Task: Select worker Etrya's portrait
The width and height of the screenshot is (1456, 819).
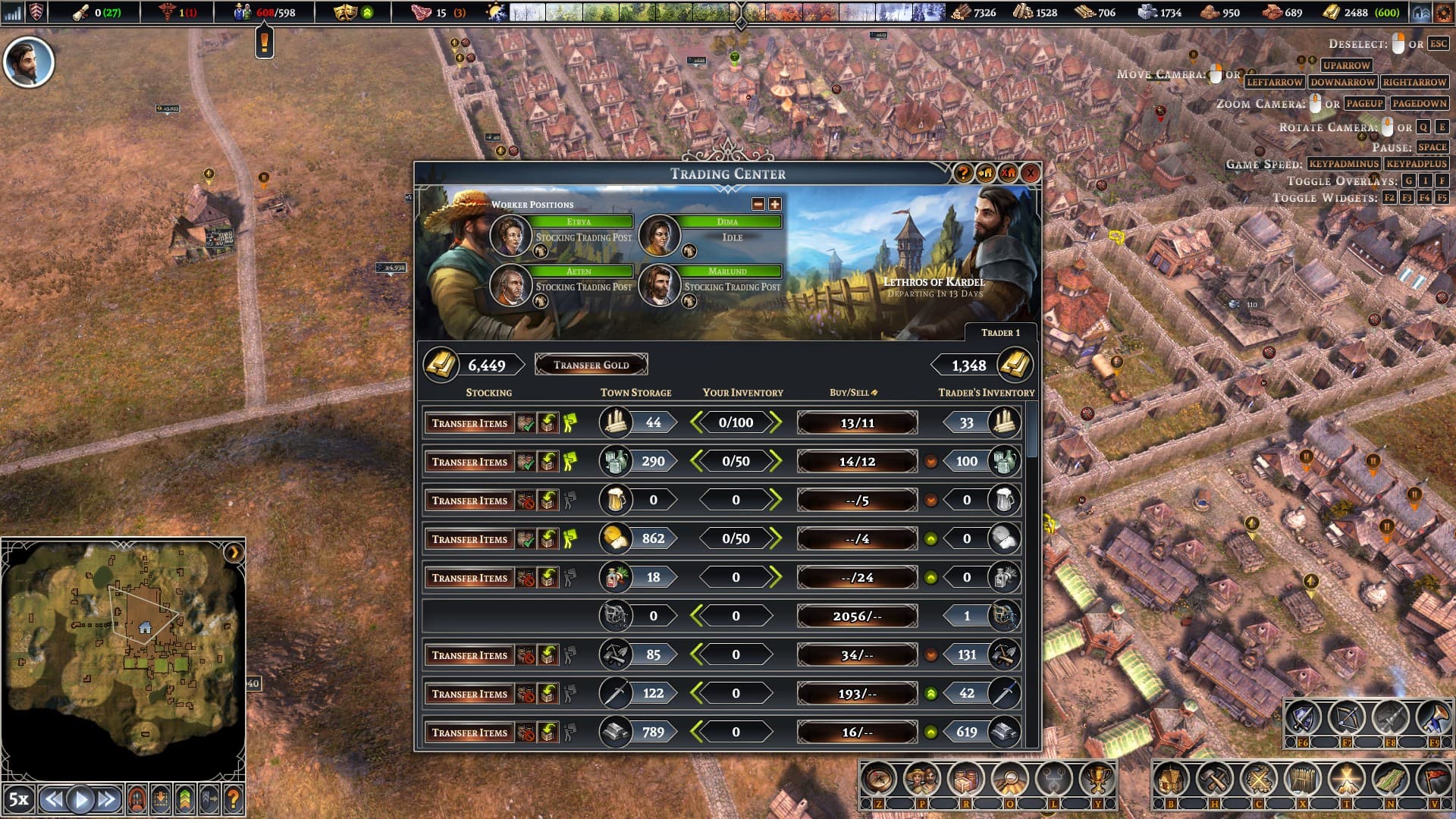Action: 510,235
